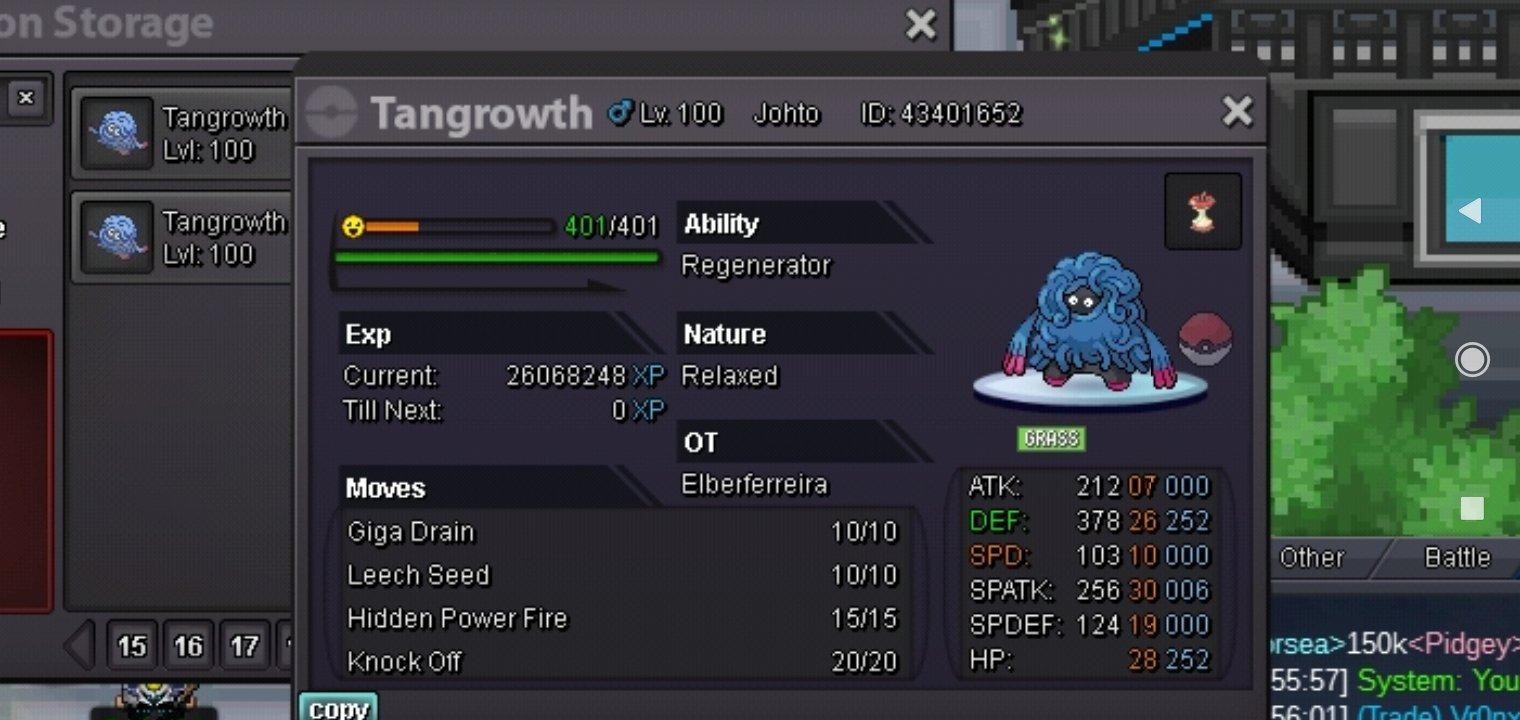Switch to the Other chat tab

1312,558
